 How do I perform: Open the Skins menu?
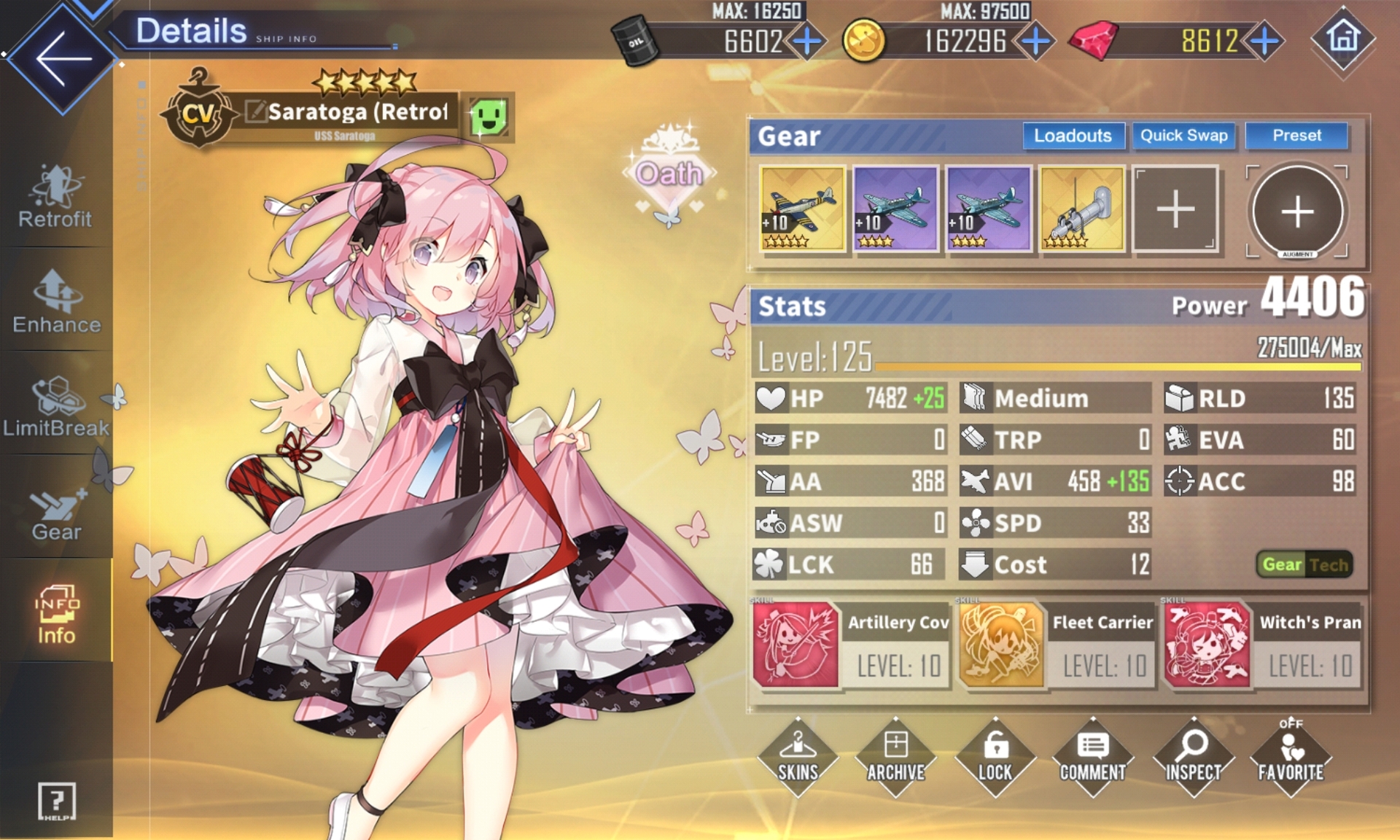(798, 756)
